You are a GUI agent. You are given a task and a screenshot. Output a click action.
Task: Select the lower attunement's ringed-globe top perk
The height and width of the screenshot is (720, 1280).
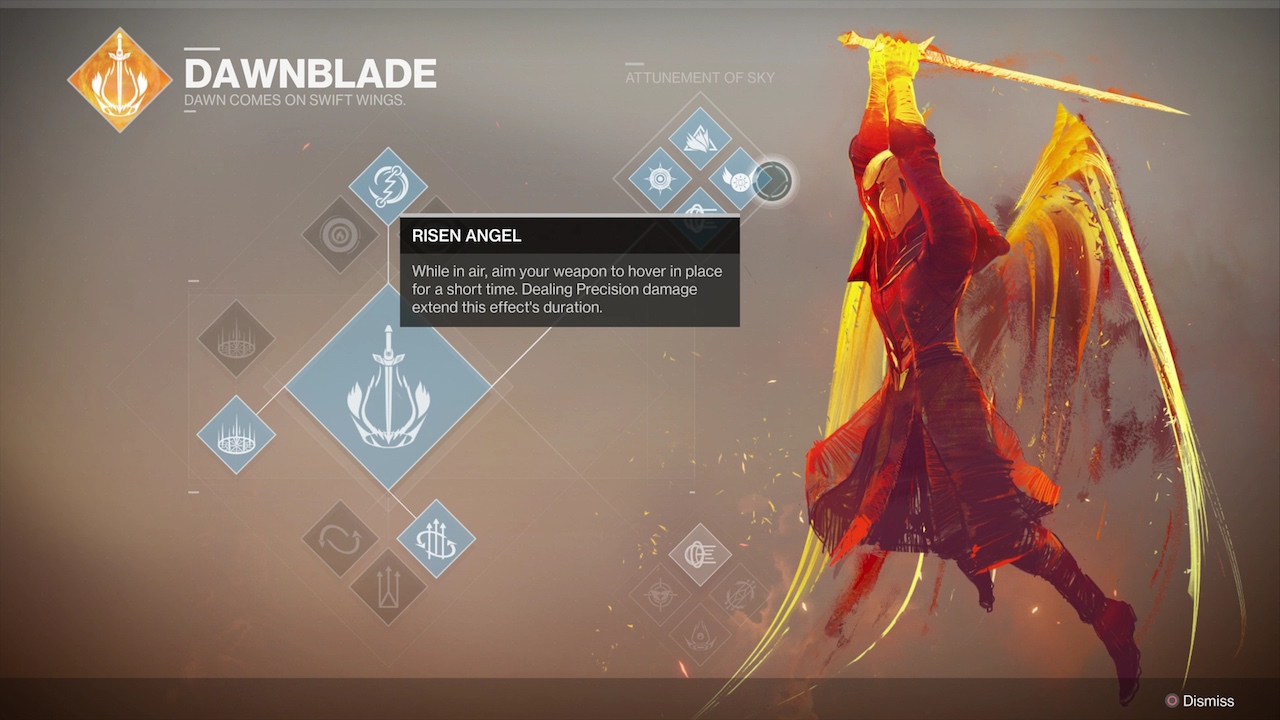point(700,554)
